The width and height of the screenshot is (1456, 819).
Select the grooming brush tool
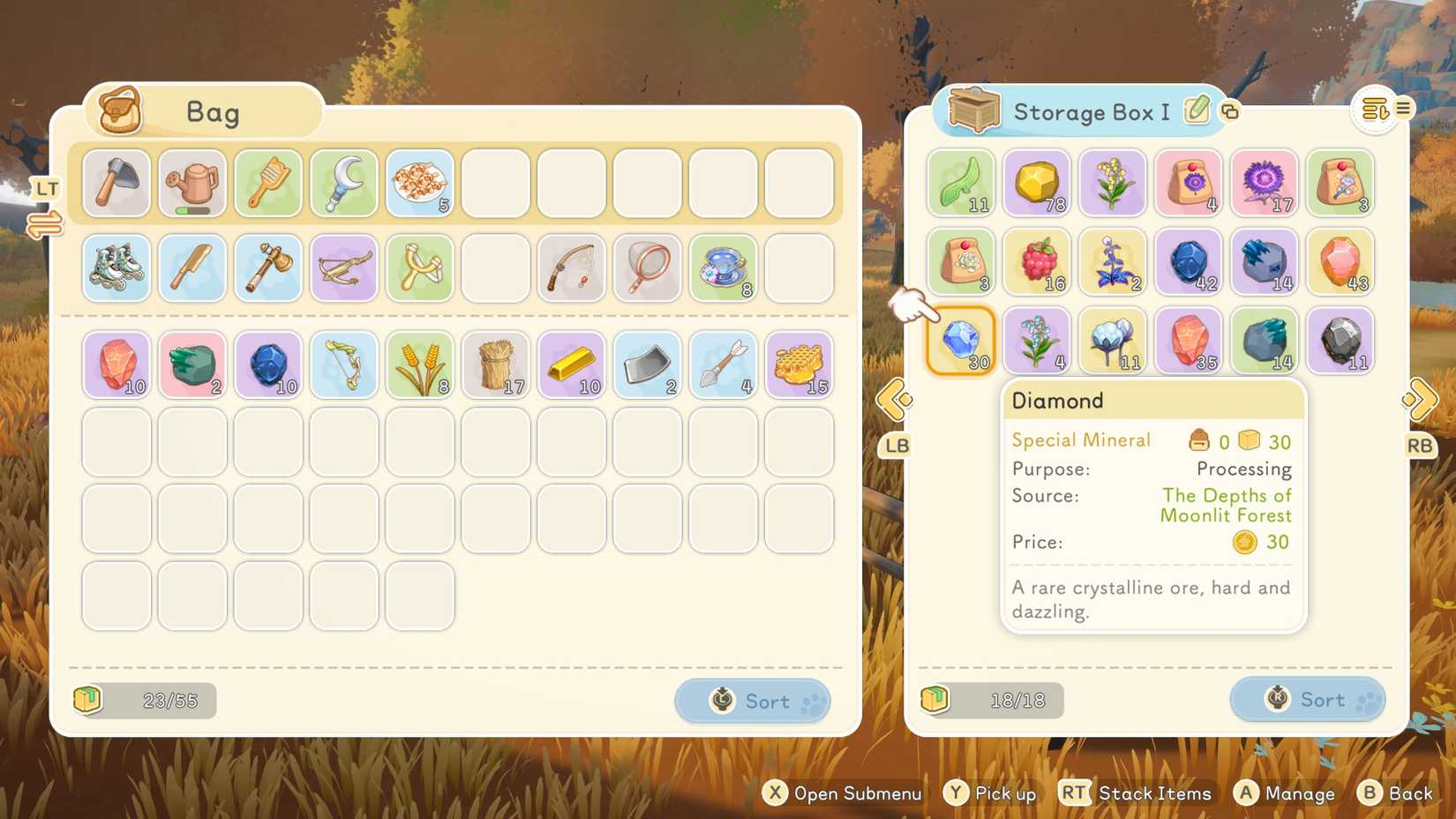(267, 183)
